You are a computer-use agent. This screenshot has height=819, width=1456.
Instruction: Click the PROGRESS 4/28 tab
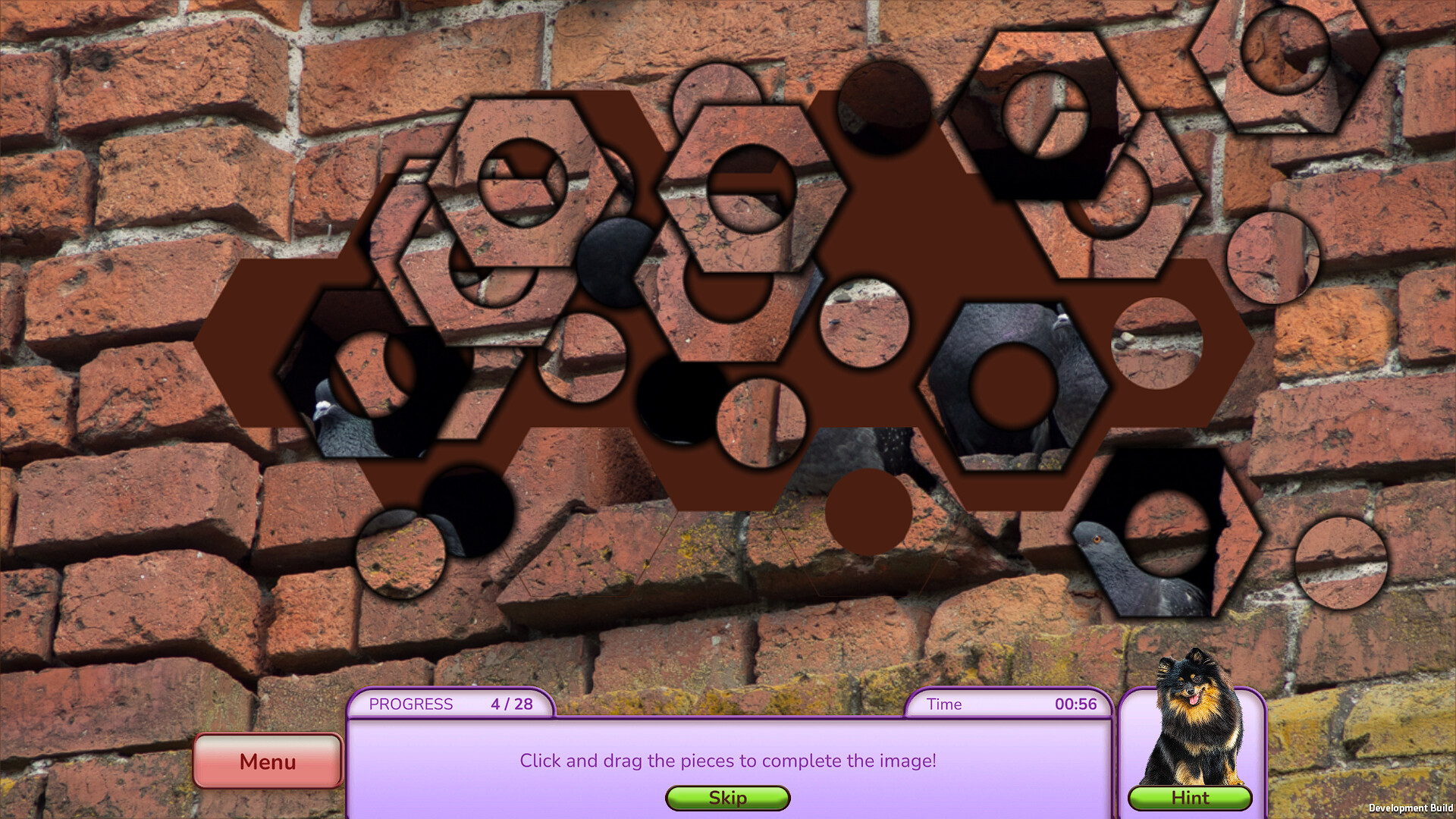pyautogui.click(x=451, y=704)
